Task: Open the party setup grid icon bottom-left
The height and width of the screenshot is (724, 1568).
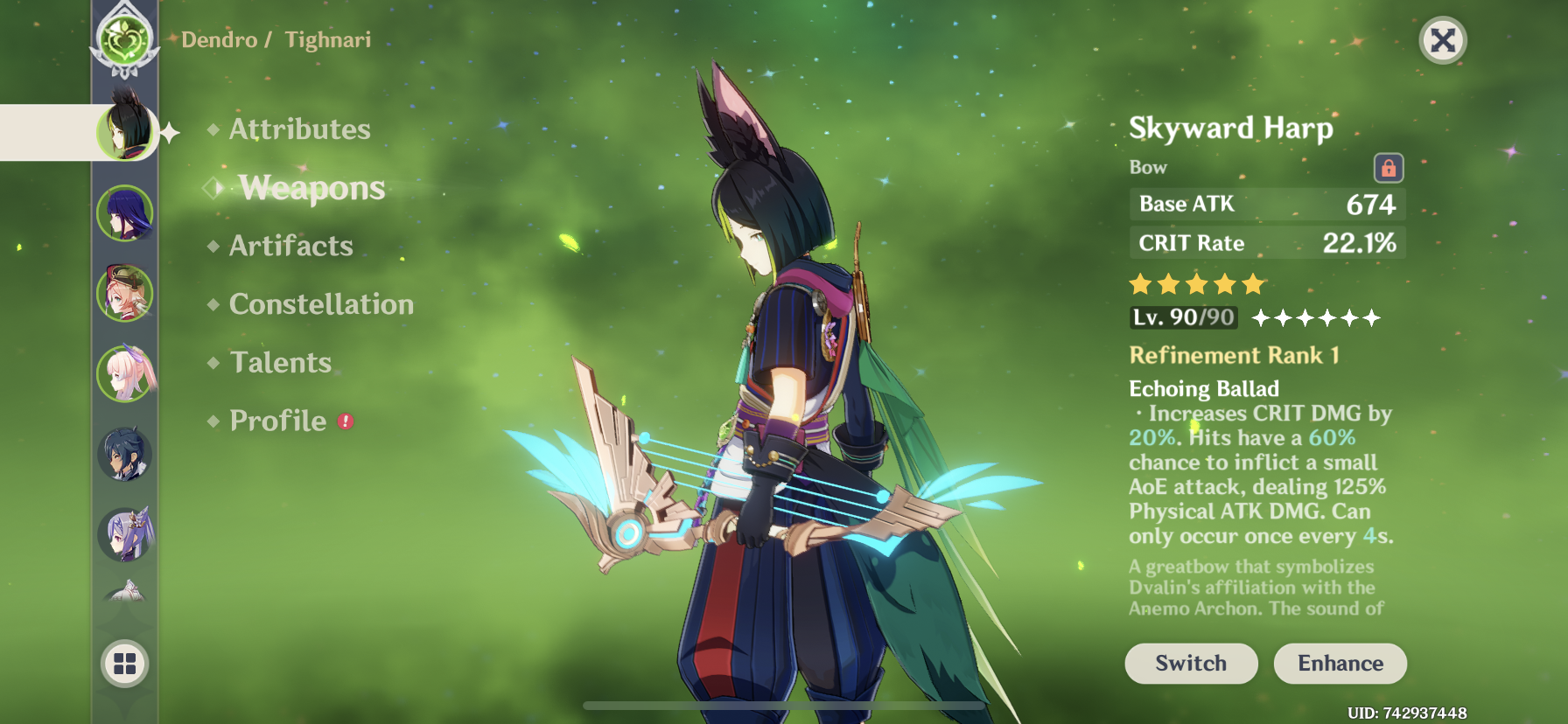Action: tap(125, 663)
